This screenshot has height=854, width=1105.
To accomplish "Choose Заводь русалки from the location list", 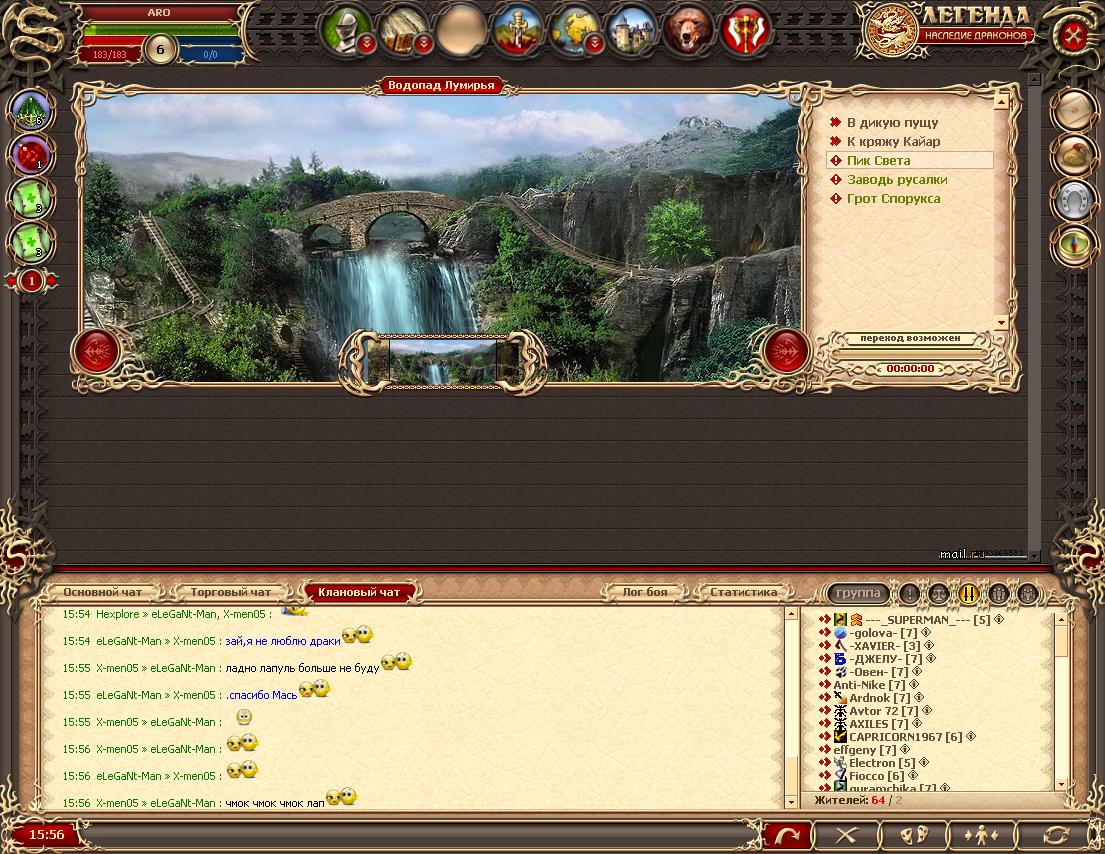I will [896, 179].
